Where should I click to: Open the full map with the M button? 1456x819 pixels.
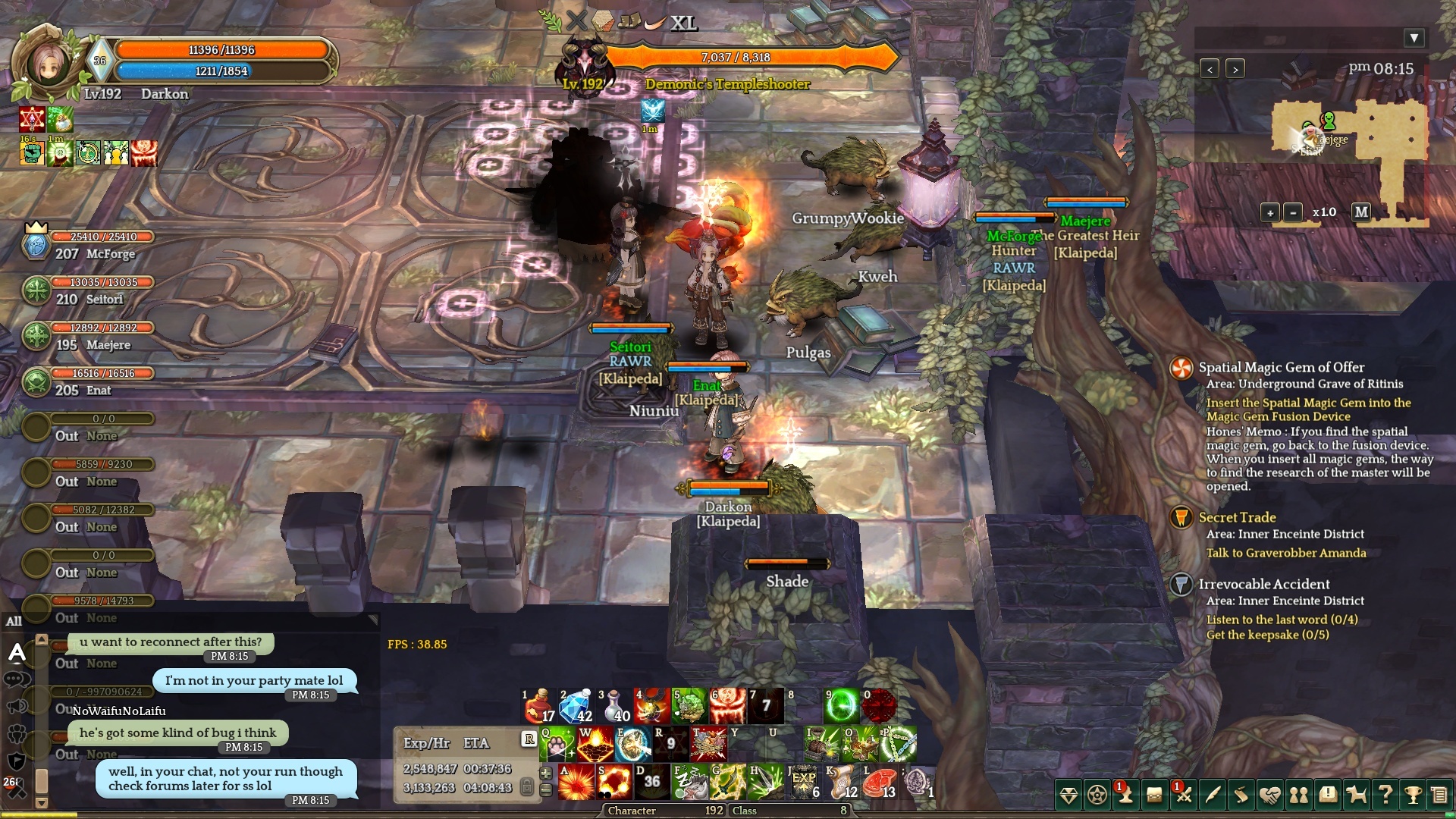click(1361, 212)
